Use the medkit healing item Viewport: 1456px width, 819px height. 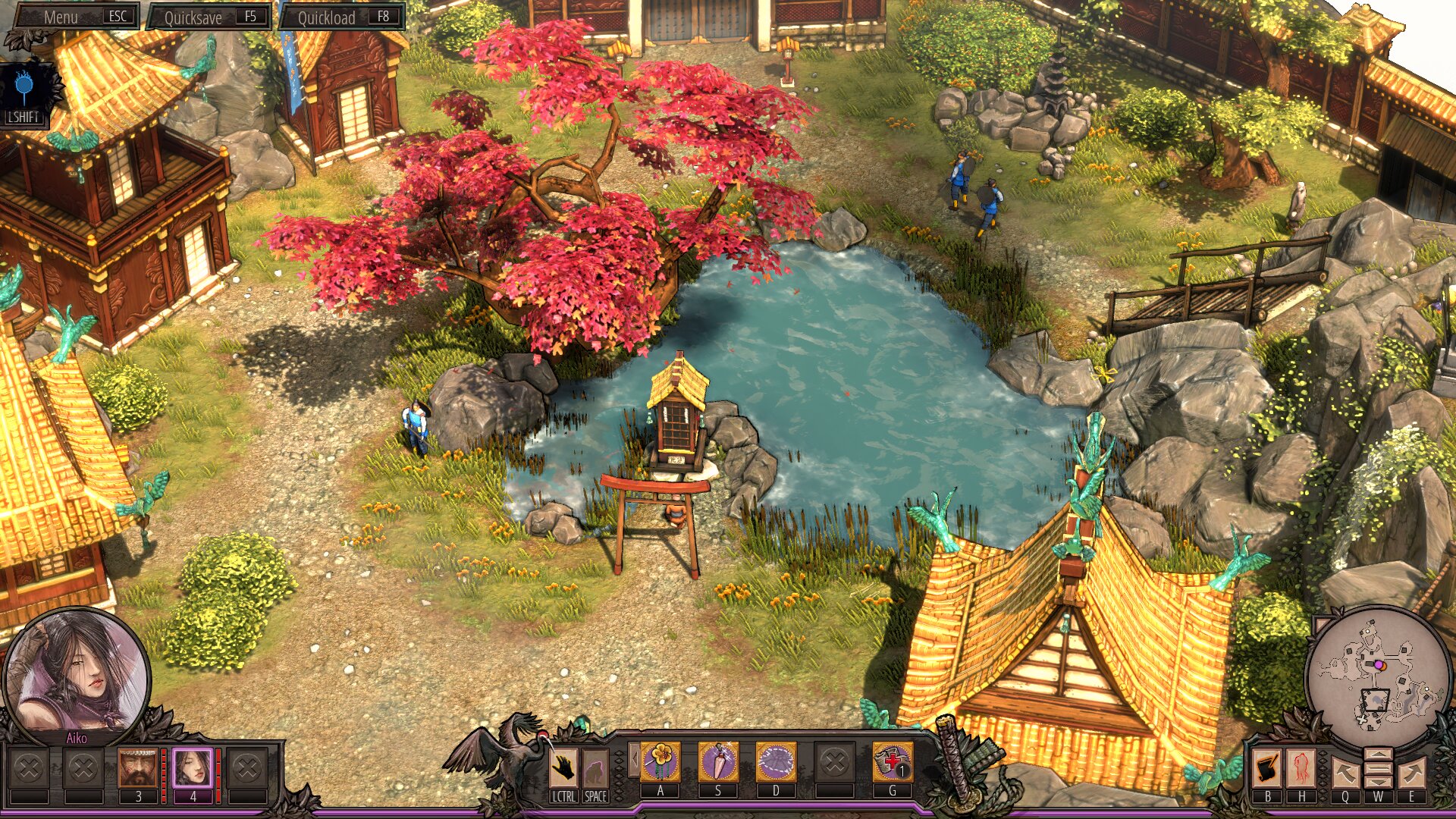coord(893,761)
